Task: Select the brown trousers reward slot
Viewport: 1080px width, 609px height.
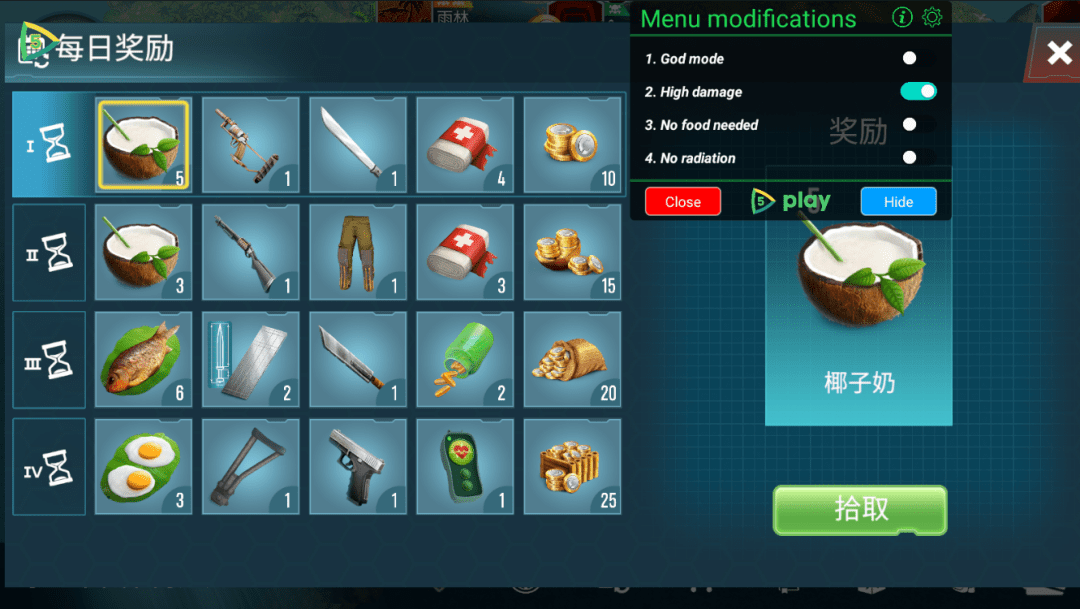Action: coord(357,252)
